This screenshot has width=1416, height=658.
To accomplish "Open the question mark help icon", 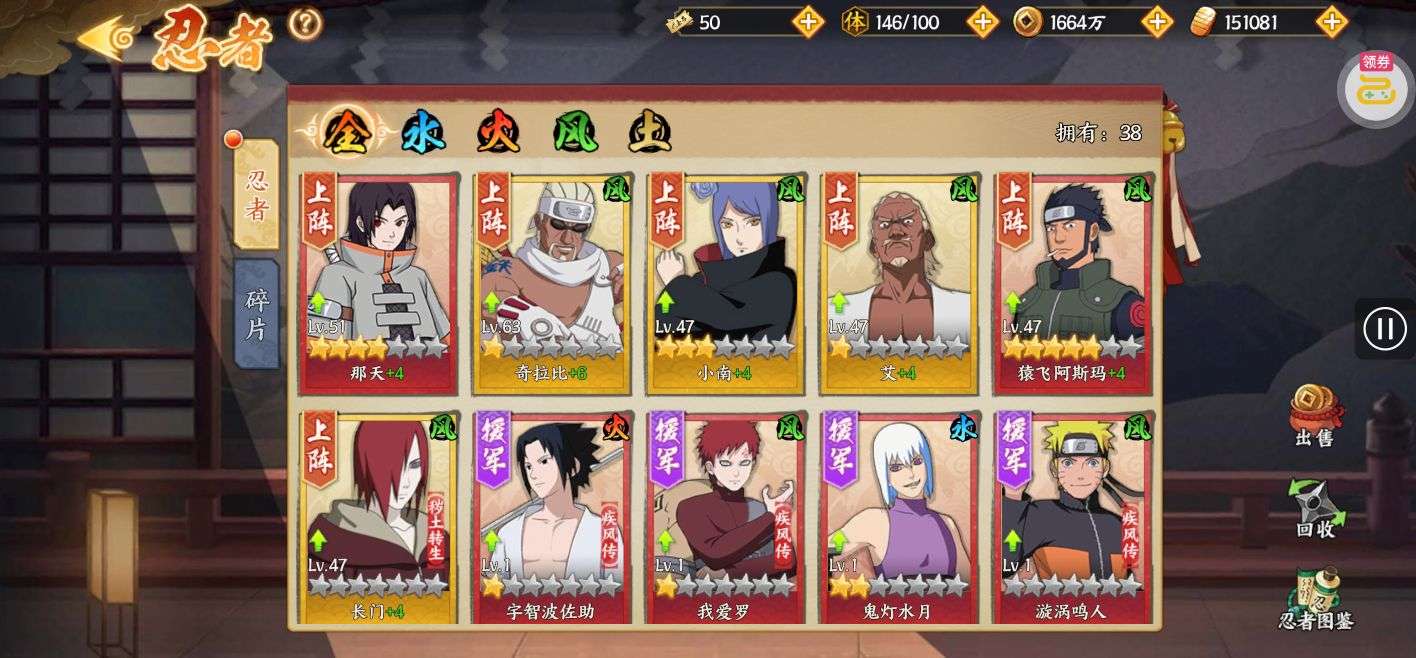I will pos(305,23).
